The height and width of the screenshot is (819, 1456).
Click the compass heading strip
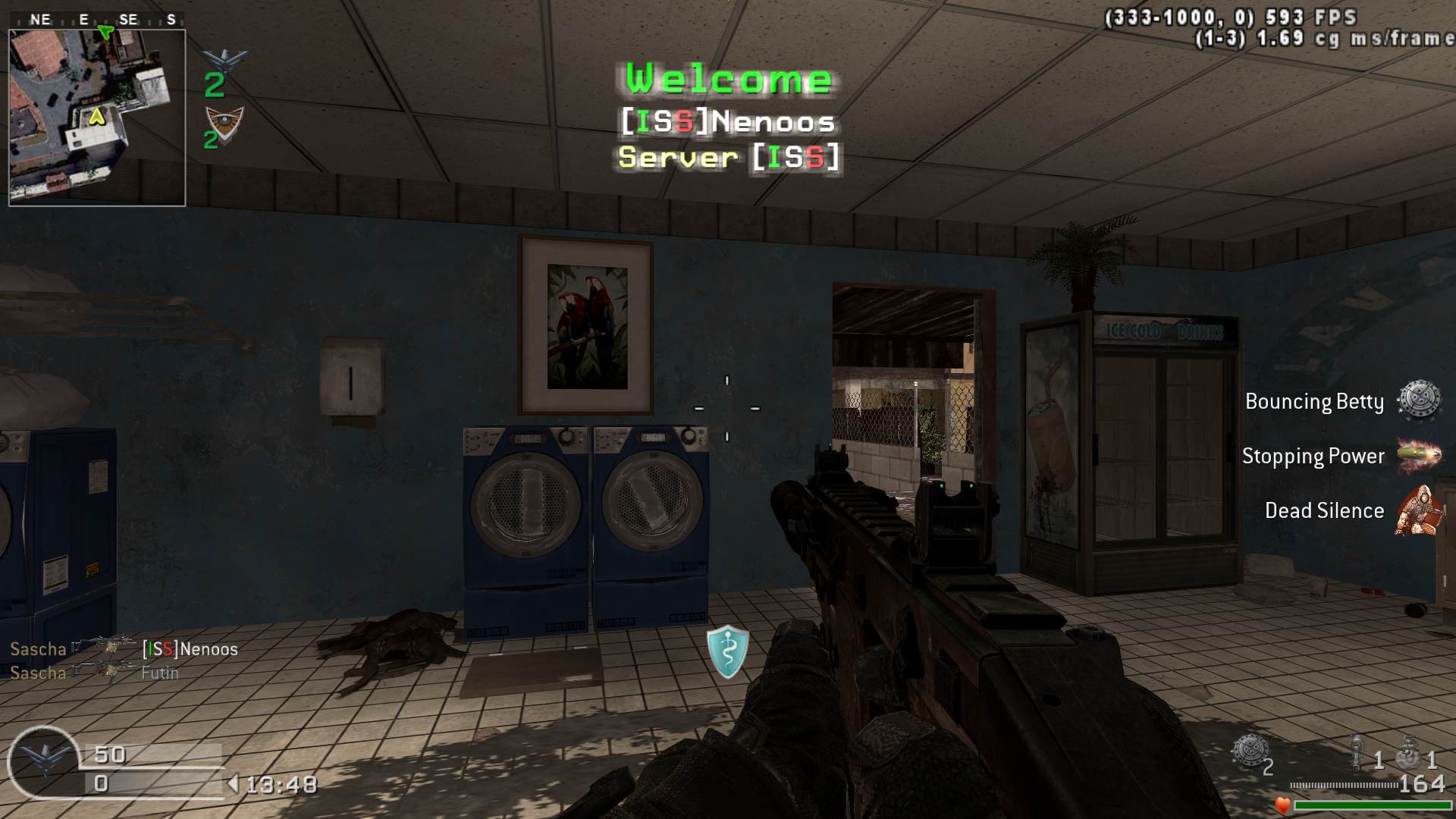point(97,20)
